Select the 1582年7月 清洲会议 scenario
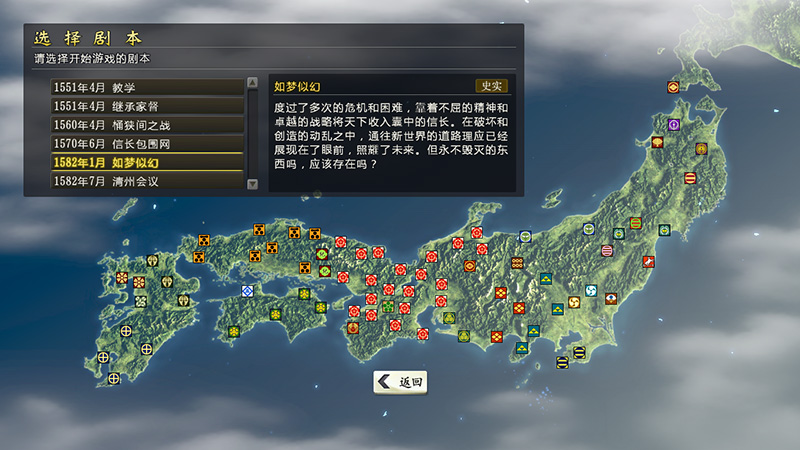The height and width of the screenshot is (450, 800). point(147,182)
